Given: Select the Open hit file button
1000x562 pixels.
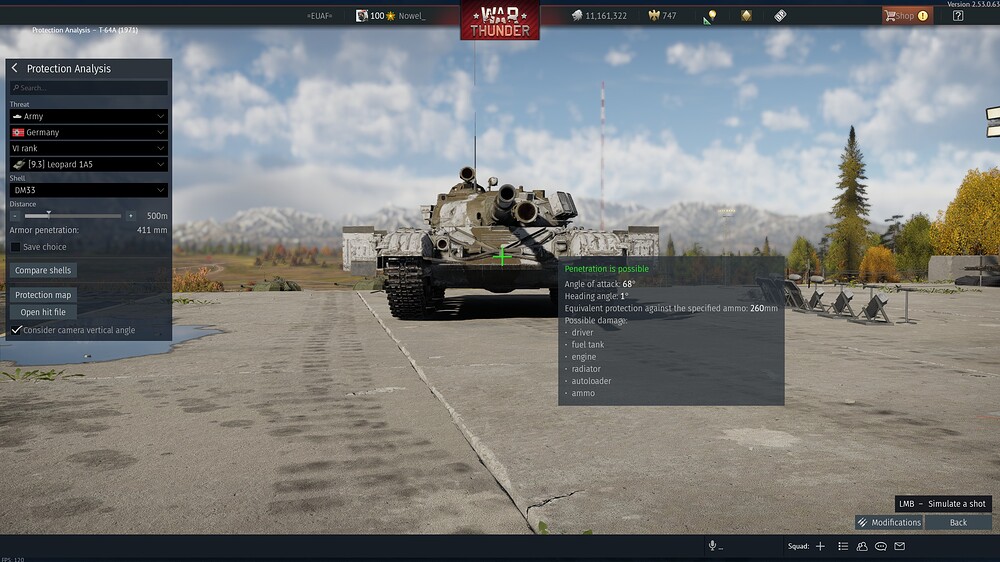Looking at the screenshot, I should pyautogui.click(x=43, y=312).
